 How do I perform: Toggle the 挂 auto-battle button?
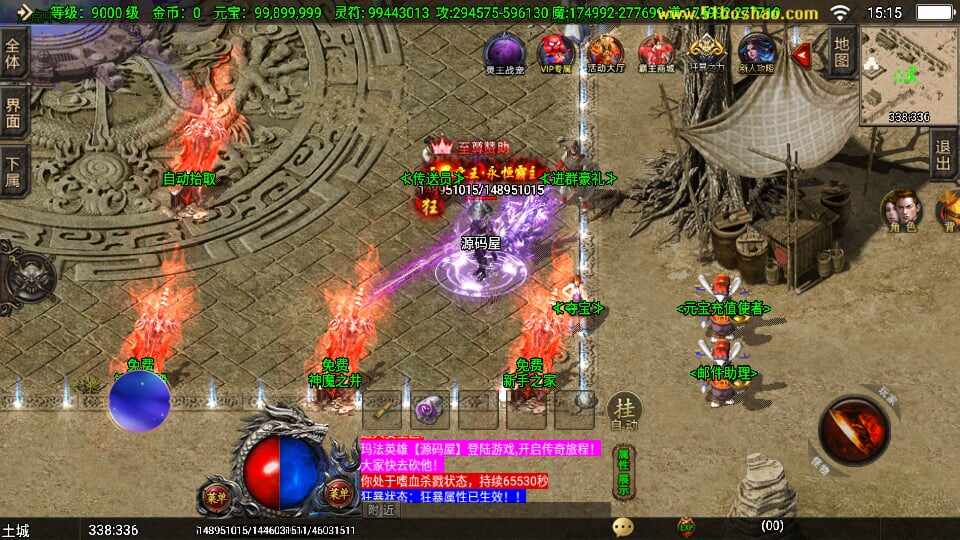[625, 412]
